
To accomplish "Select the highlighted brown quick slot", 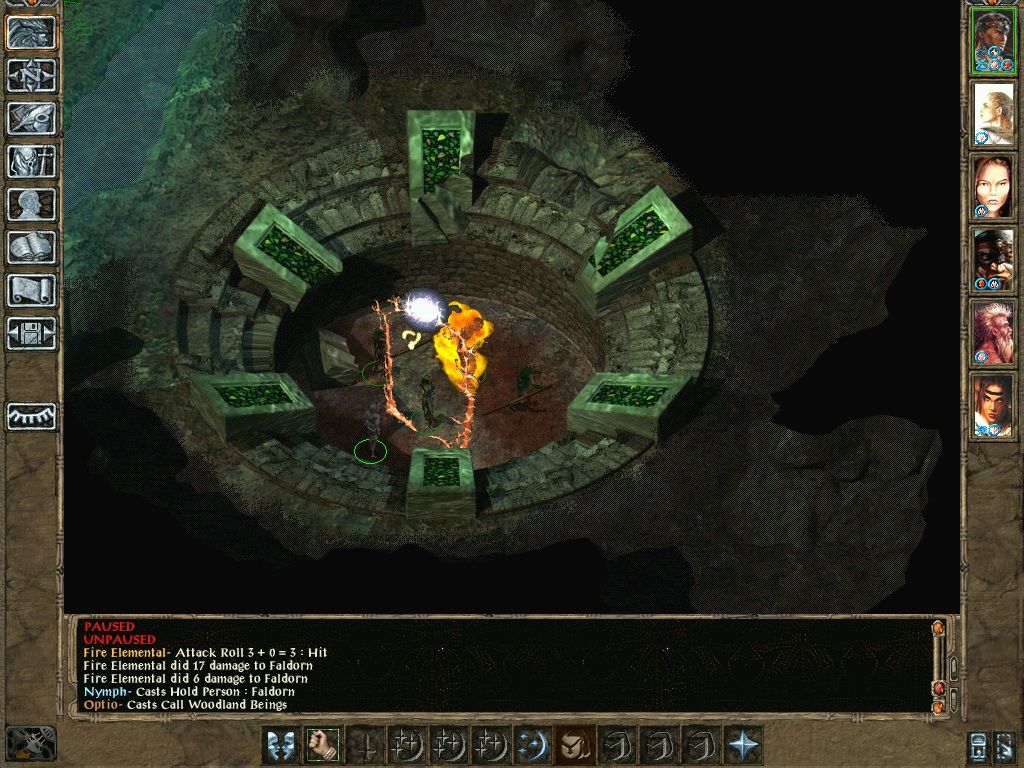I will [x=574, y=745].
